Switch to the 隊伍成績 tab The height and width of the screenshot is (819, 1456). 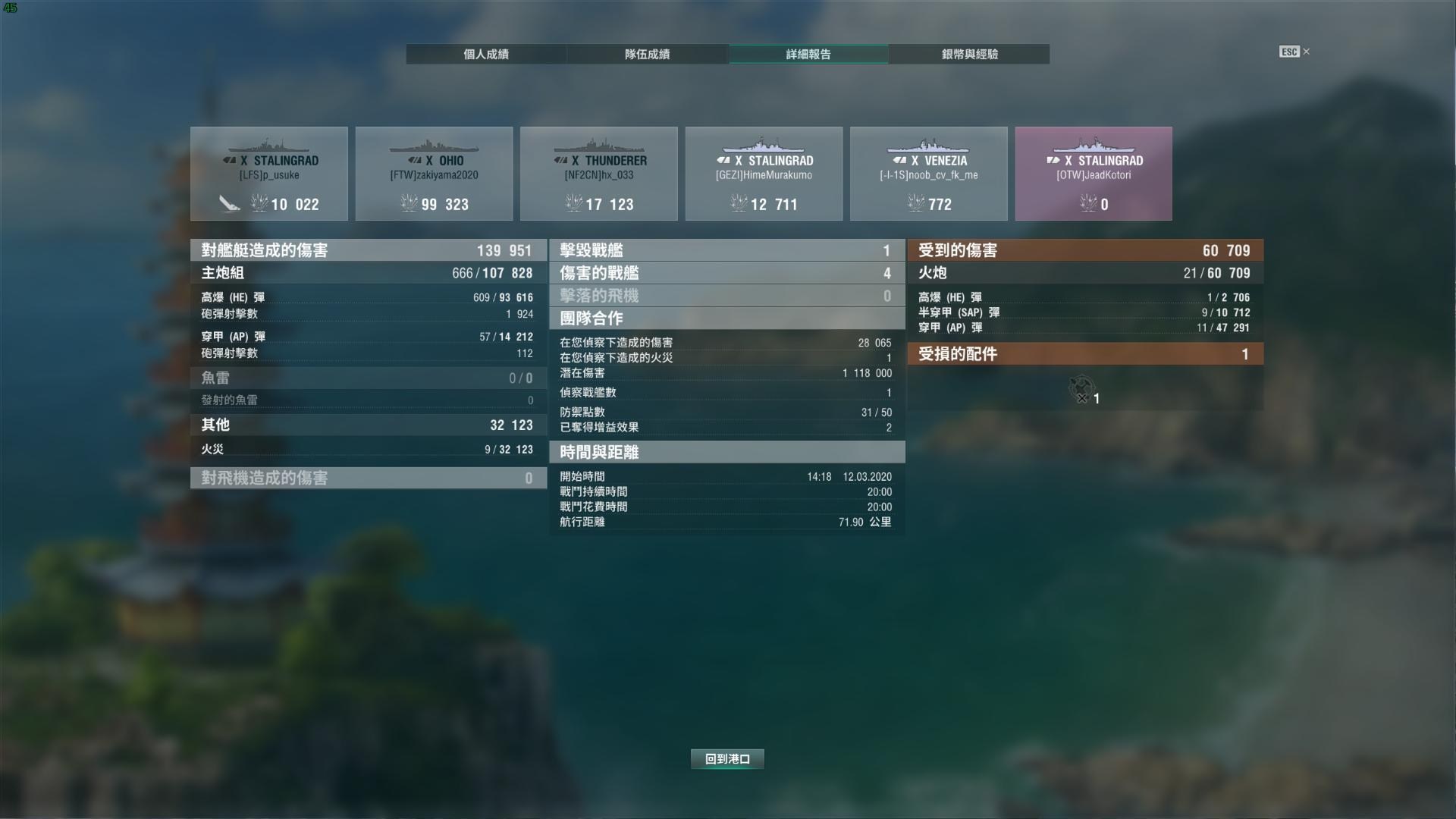[646, 54]
